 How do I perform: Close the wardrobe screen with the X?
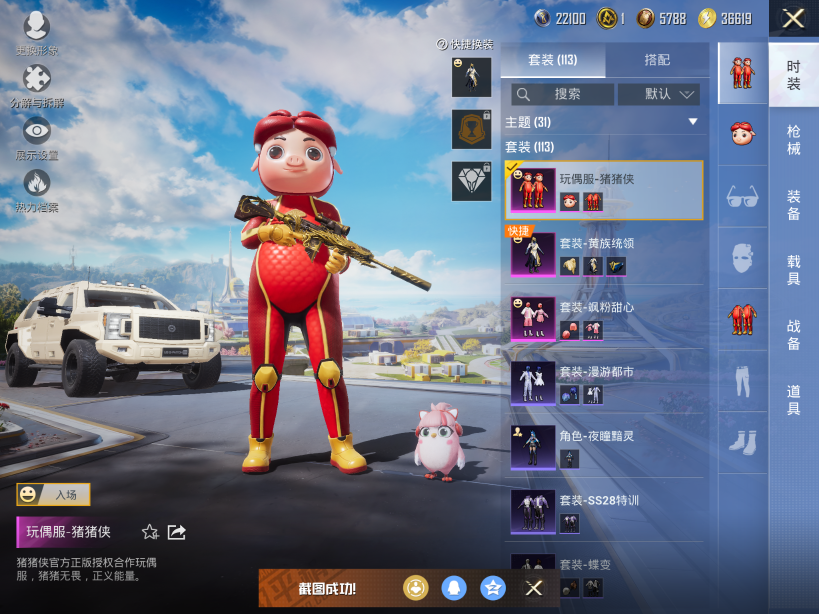(793, 18)
